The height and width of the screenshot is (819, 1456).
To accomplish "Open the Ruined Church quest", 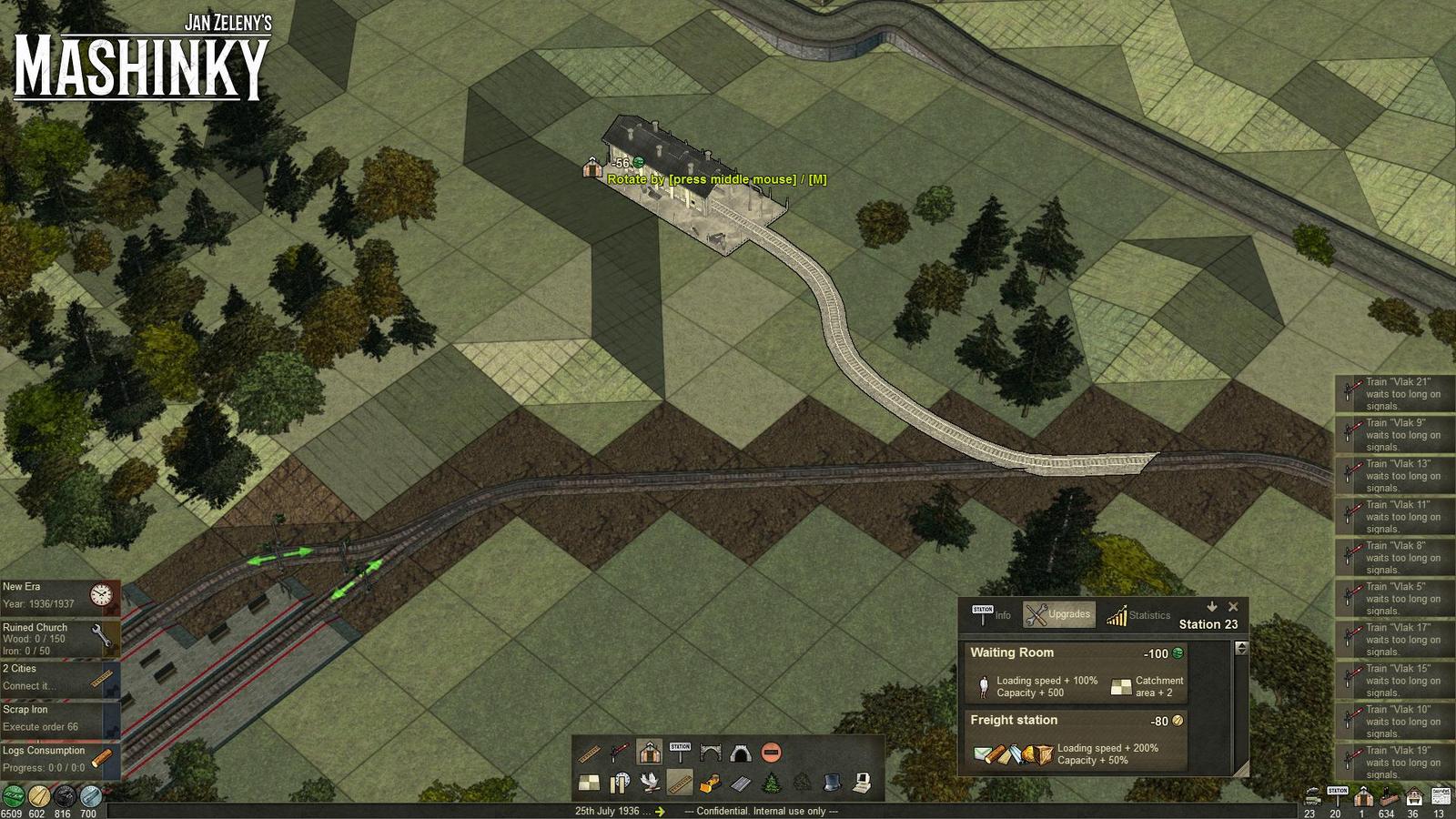I will pos(60,639).
